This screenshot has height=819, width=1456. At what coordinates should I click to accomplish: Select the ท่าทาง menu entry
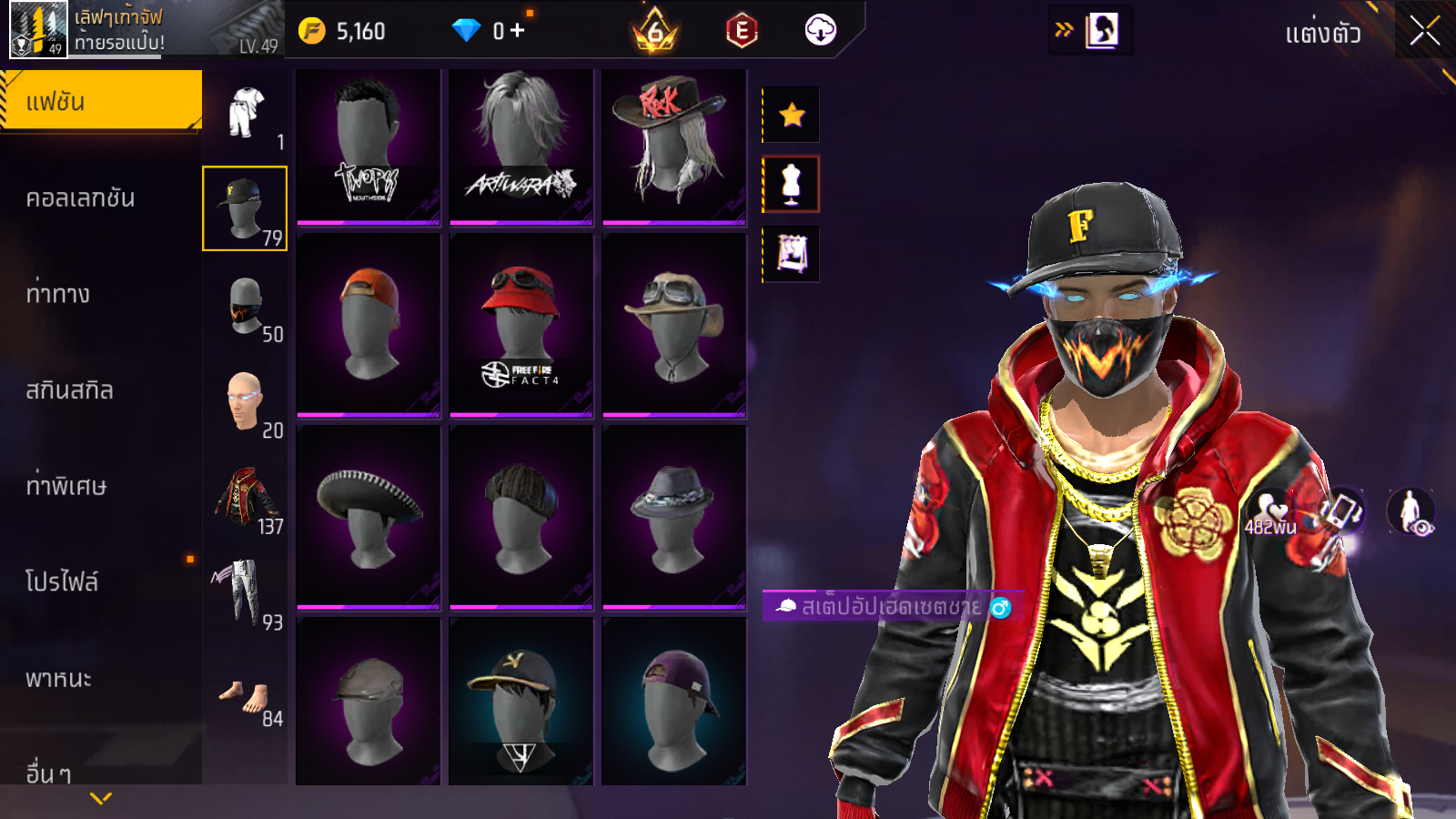58,294
